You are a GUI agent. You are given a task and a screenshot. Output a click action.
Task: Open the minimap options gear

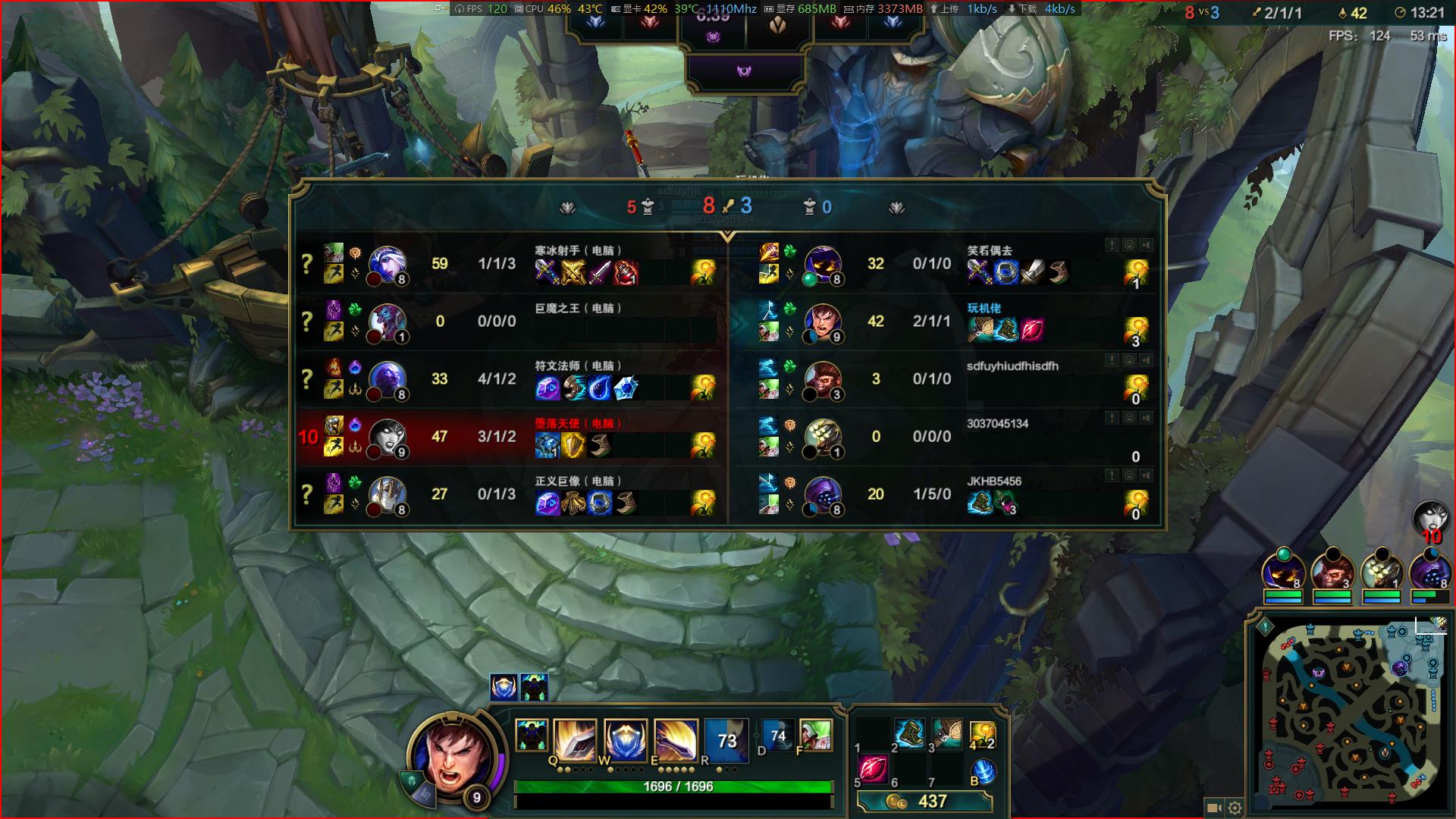(1235, 808)
